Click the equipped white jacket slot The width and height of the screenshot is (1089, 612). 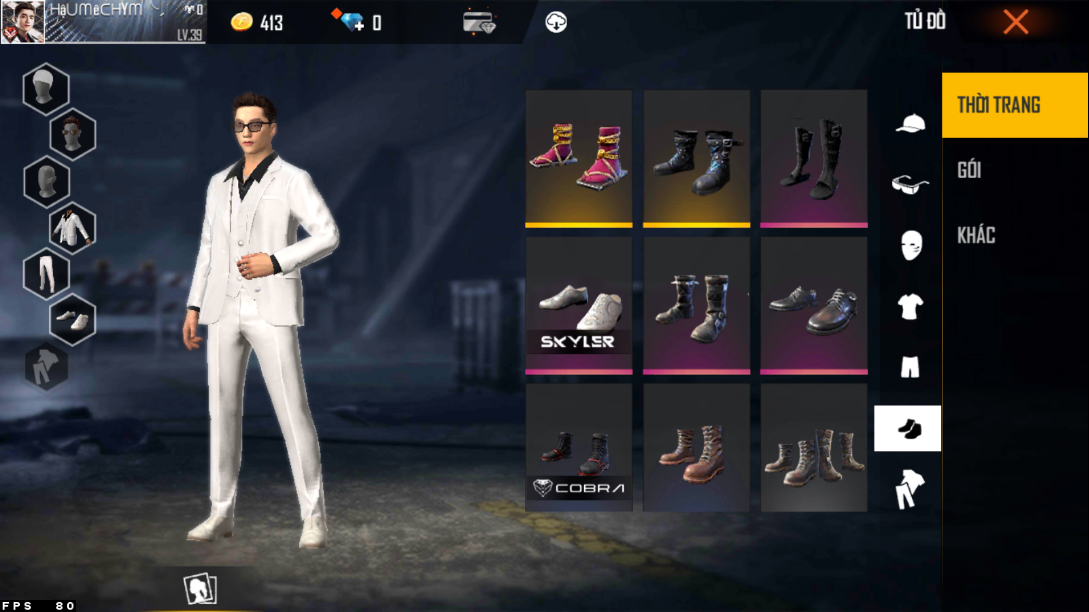pos(72,228)
